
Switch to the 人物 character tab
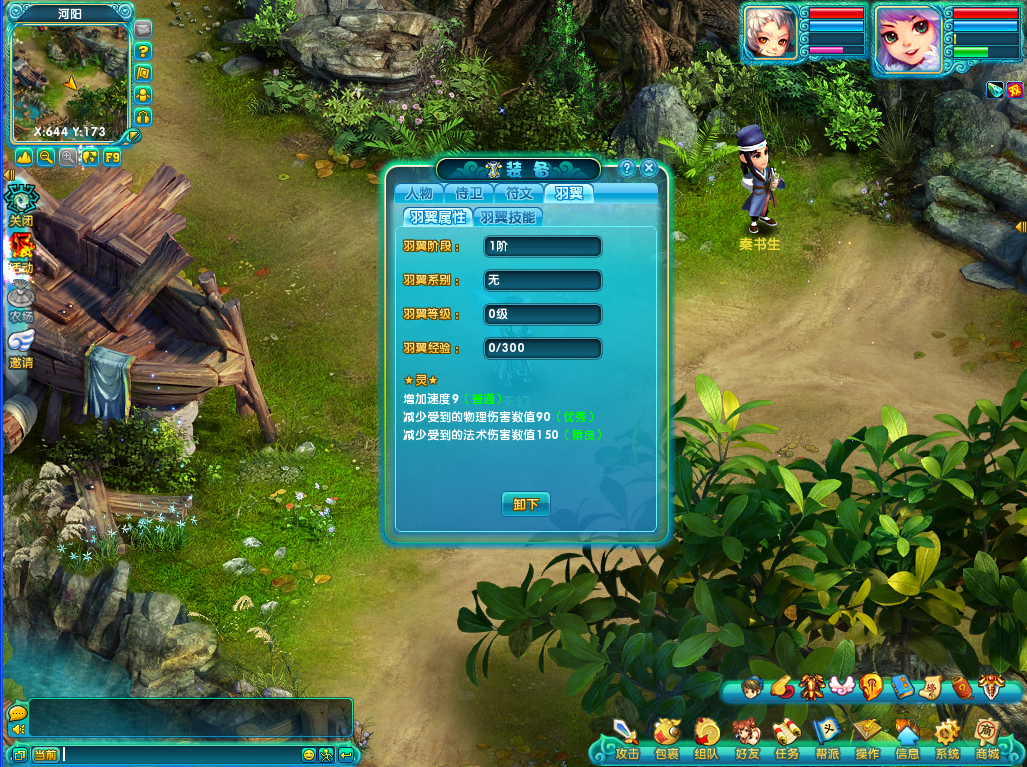coord(419,193)
